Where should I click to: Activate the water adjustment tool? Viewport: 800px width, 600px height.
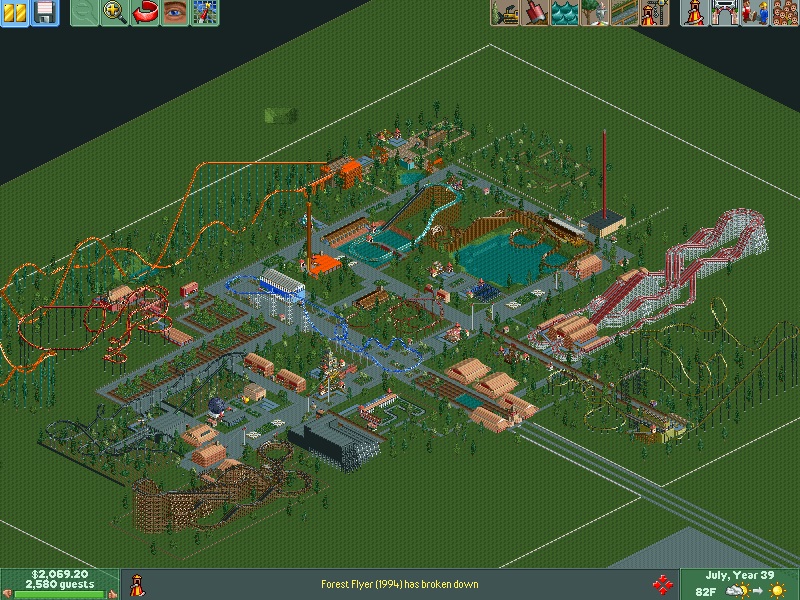(565, 13)
